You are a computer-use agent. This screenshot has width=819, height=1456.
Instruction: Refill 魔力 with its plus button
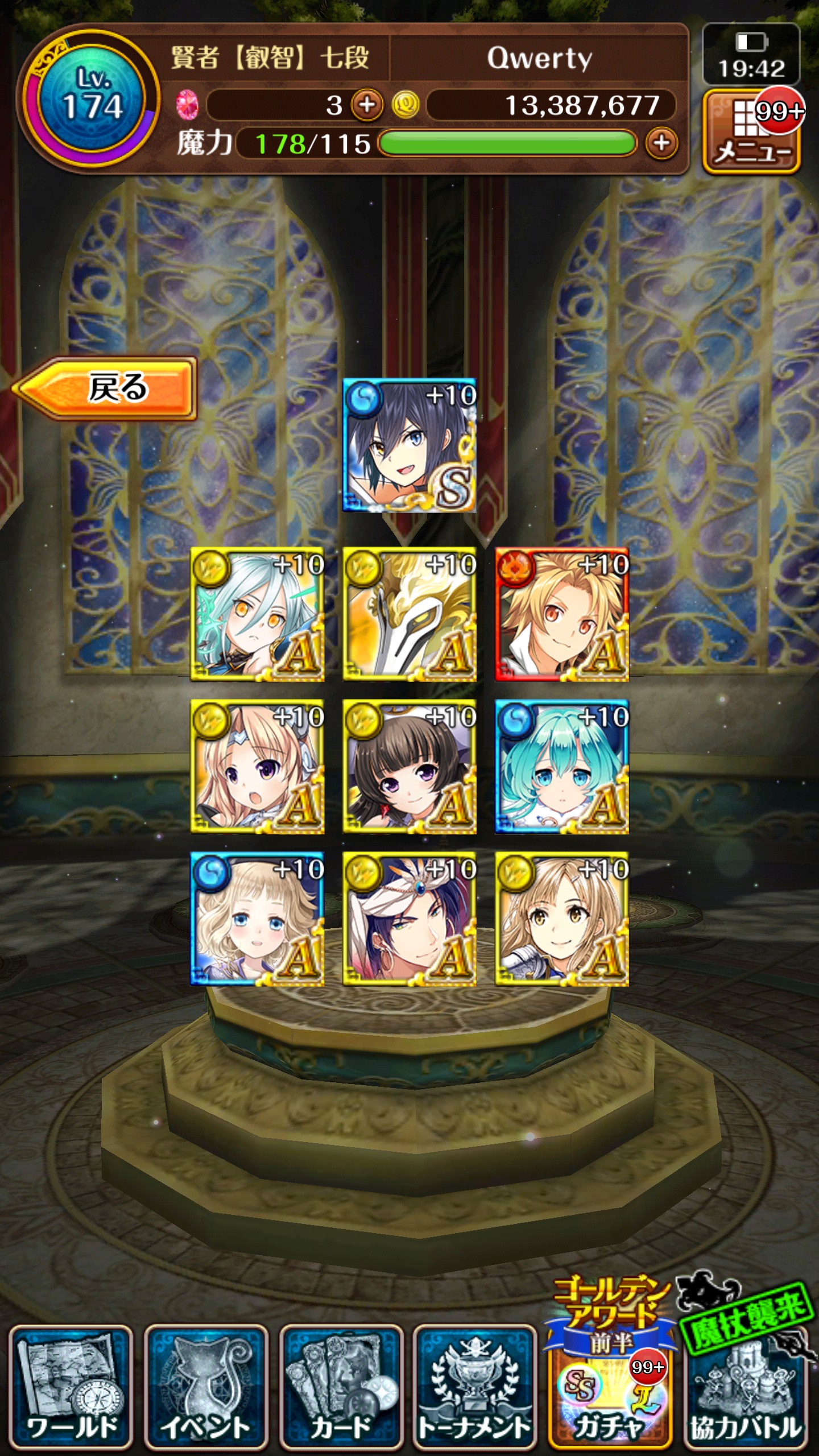661,143
